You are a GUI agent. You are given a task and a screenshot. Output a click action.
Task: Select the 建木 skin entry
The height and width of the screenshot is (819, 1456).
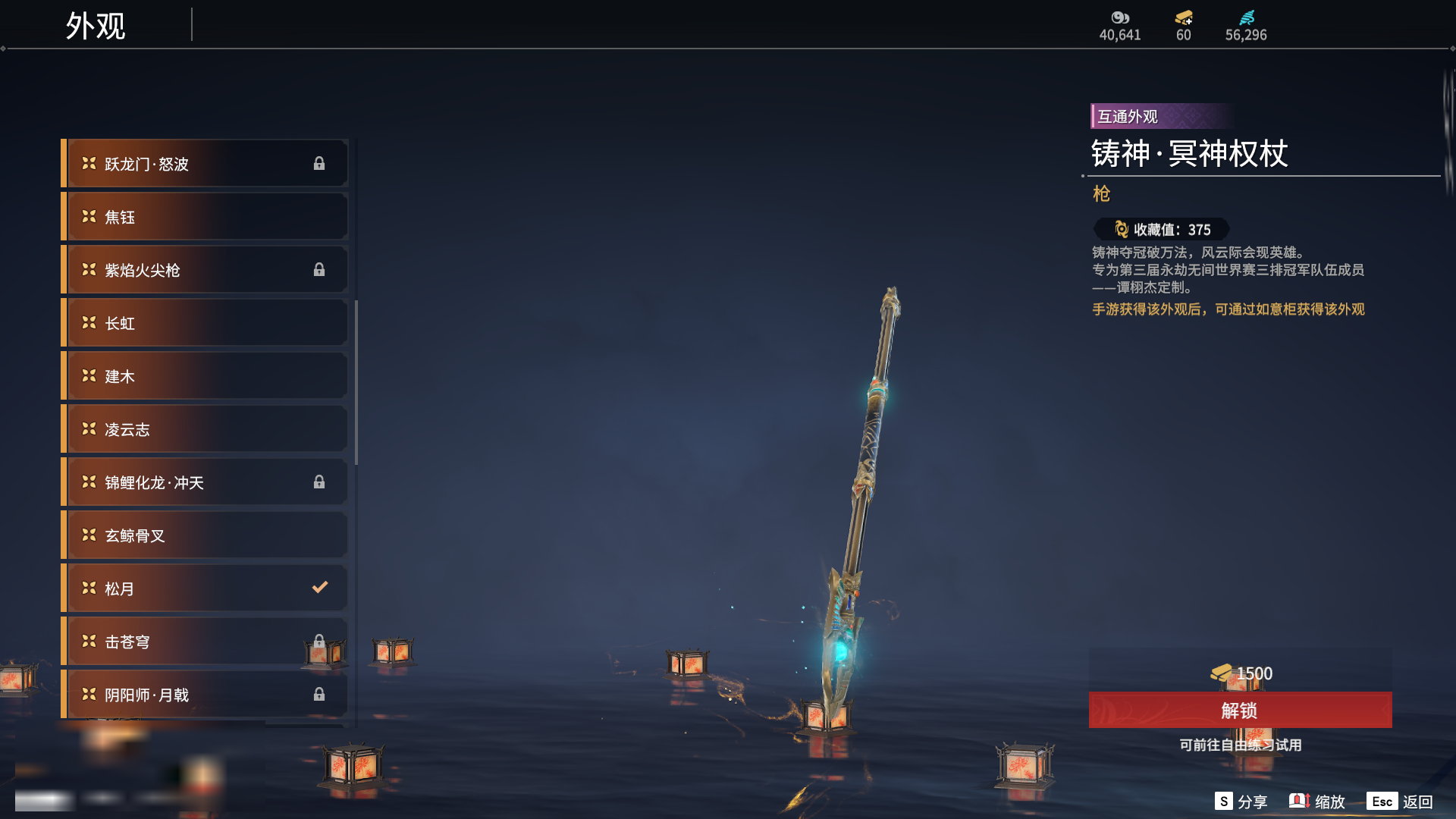[x=205, y=376]
